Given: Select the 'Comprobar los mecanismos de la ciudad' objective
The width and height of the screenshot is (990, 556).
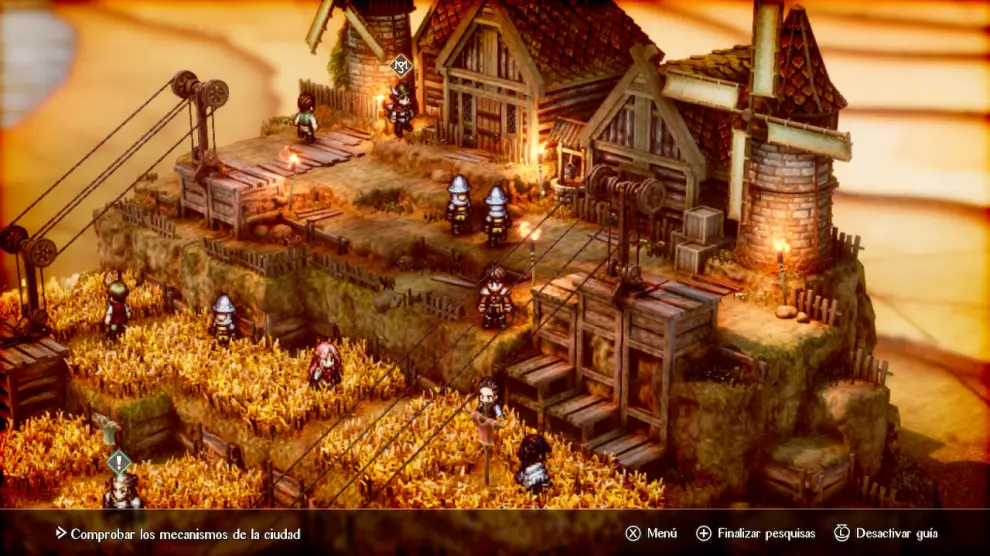Looking at the screenshot, I should pyautogui.click(x=185, y=534).
